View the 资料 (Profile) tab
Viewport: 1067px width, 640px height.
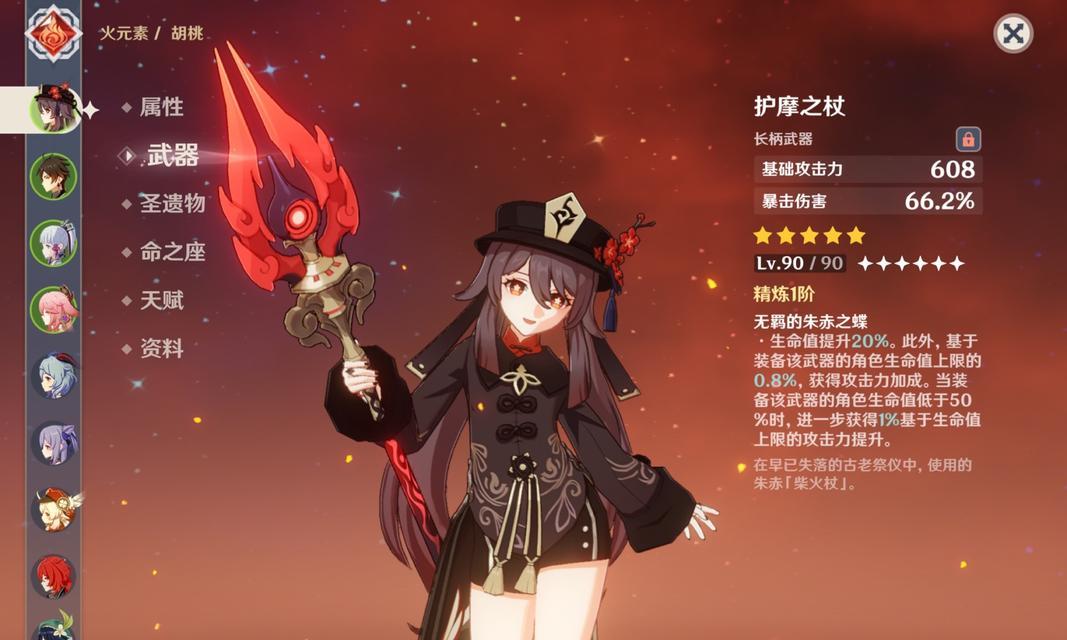[161, 349]
